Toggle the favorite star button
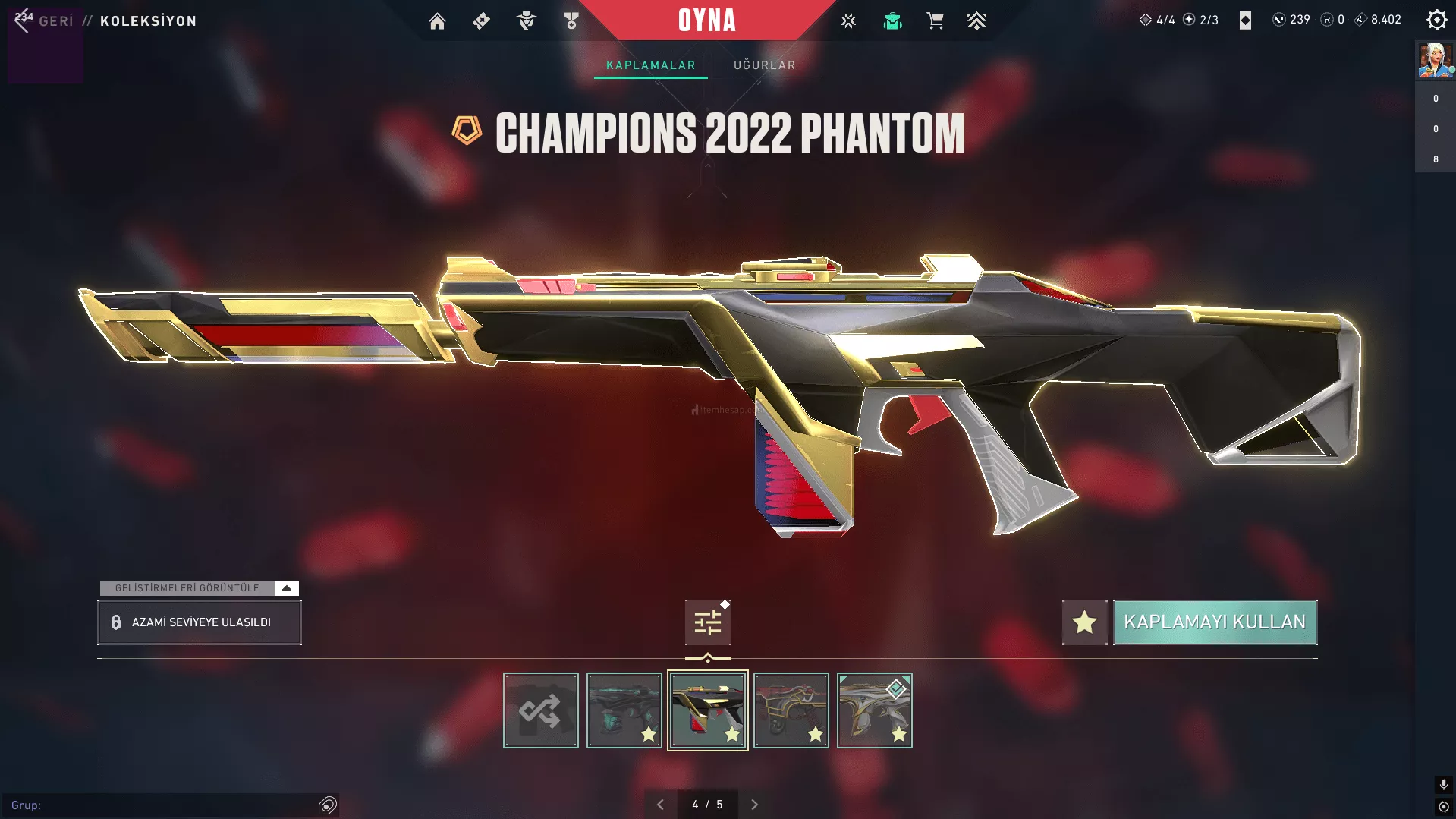 pos(1084,622)
